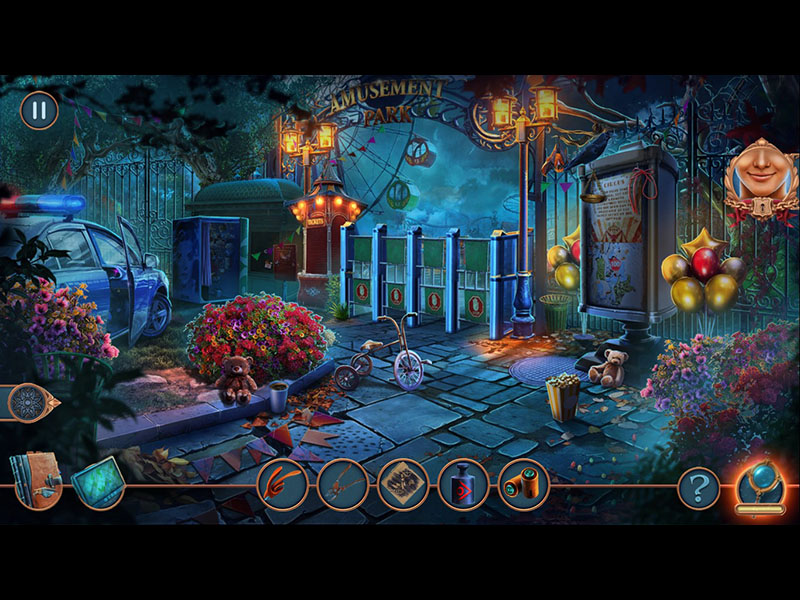Select the red feather inventory item
Image resolution: width=800 pixels, height=600 pixels.
pyautogui.click(x=282, y=484)
